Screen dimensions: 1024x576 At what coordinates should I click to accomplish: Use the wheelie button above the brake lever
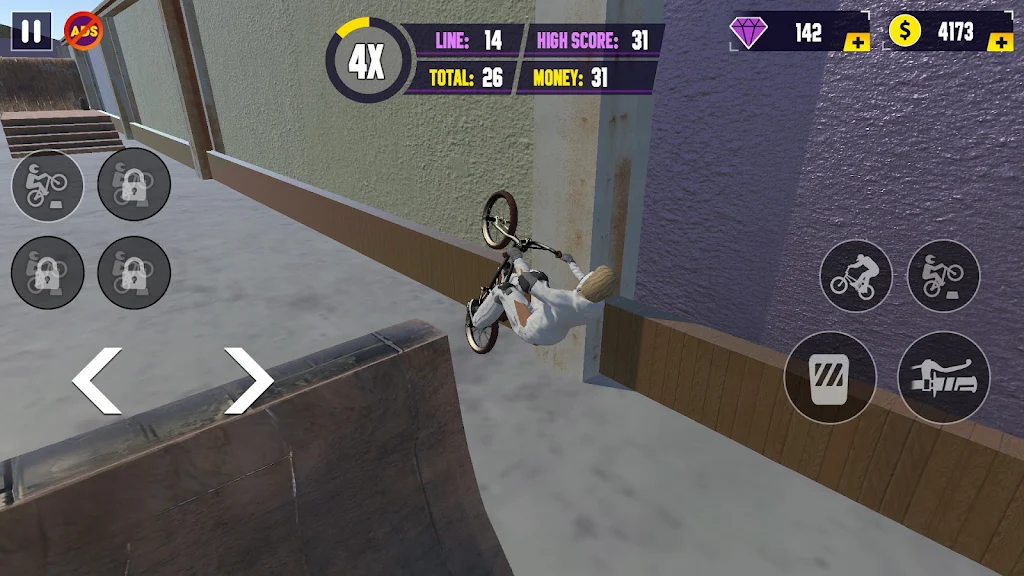(943, 275)
